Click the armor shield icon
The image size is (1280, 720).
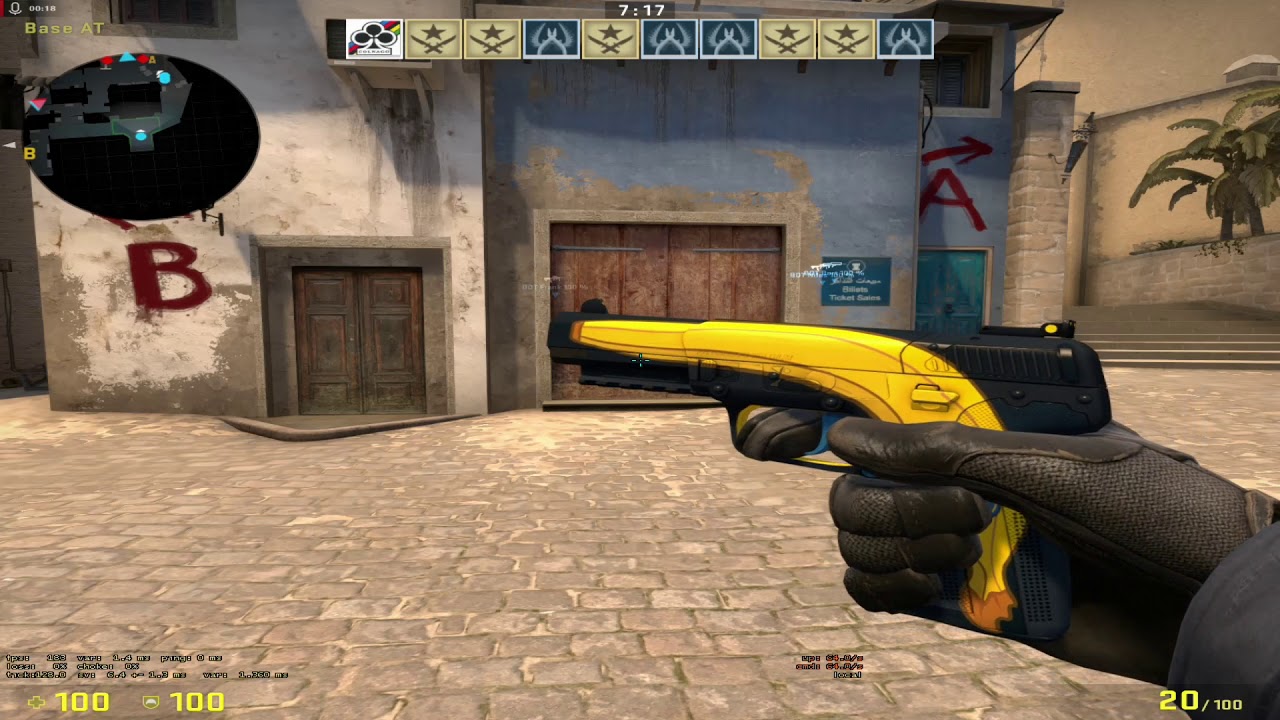(151, 703)
